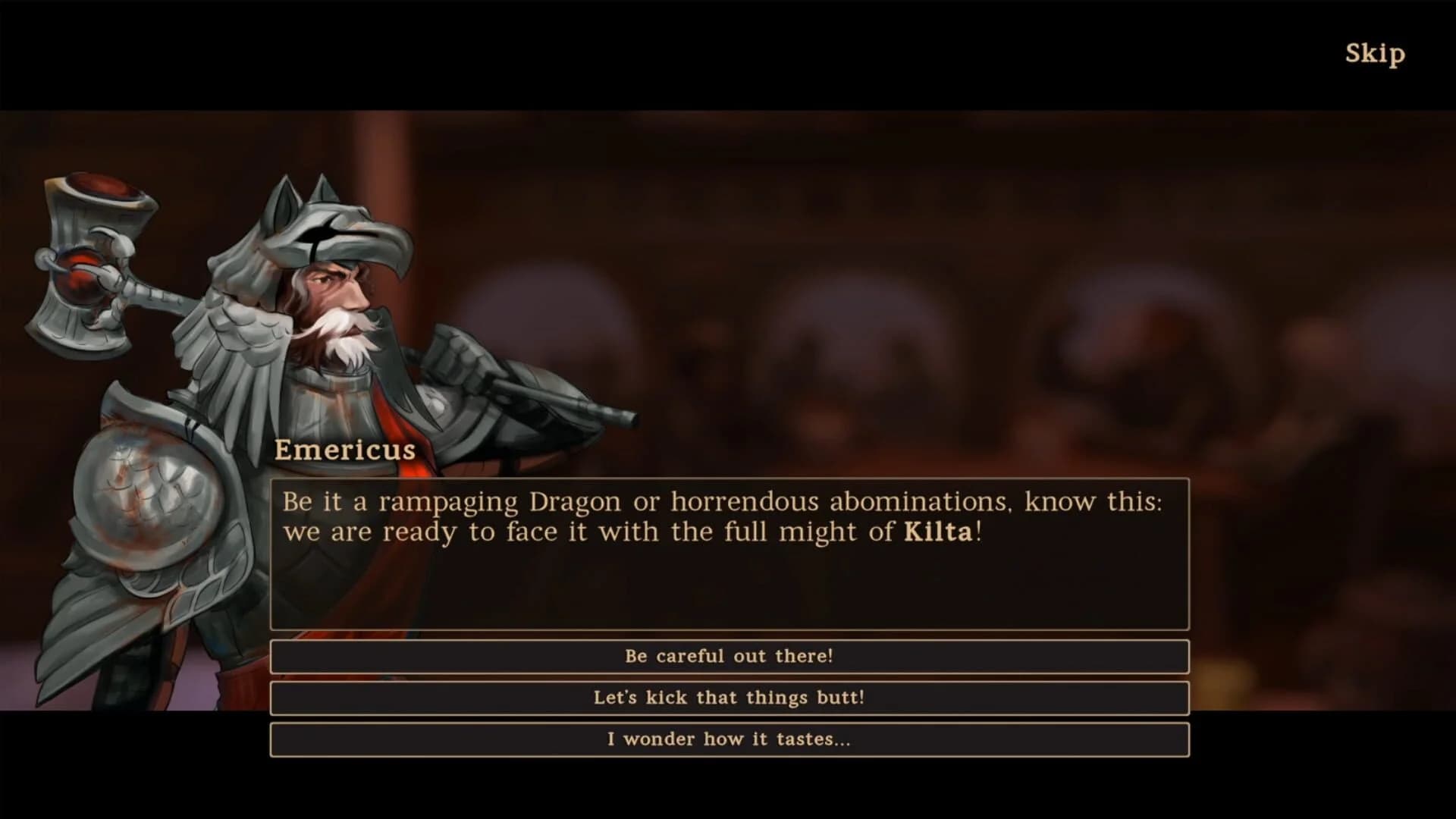Choose the response 'Be careful out there!'

728,657
